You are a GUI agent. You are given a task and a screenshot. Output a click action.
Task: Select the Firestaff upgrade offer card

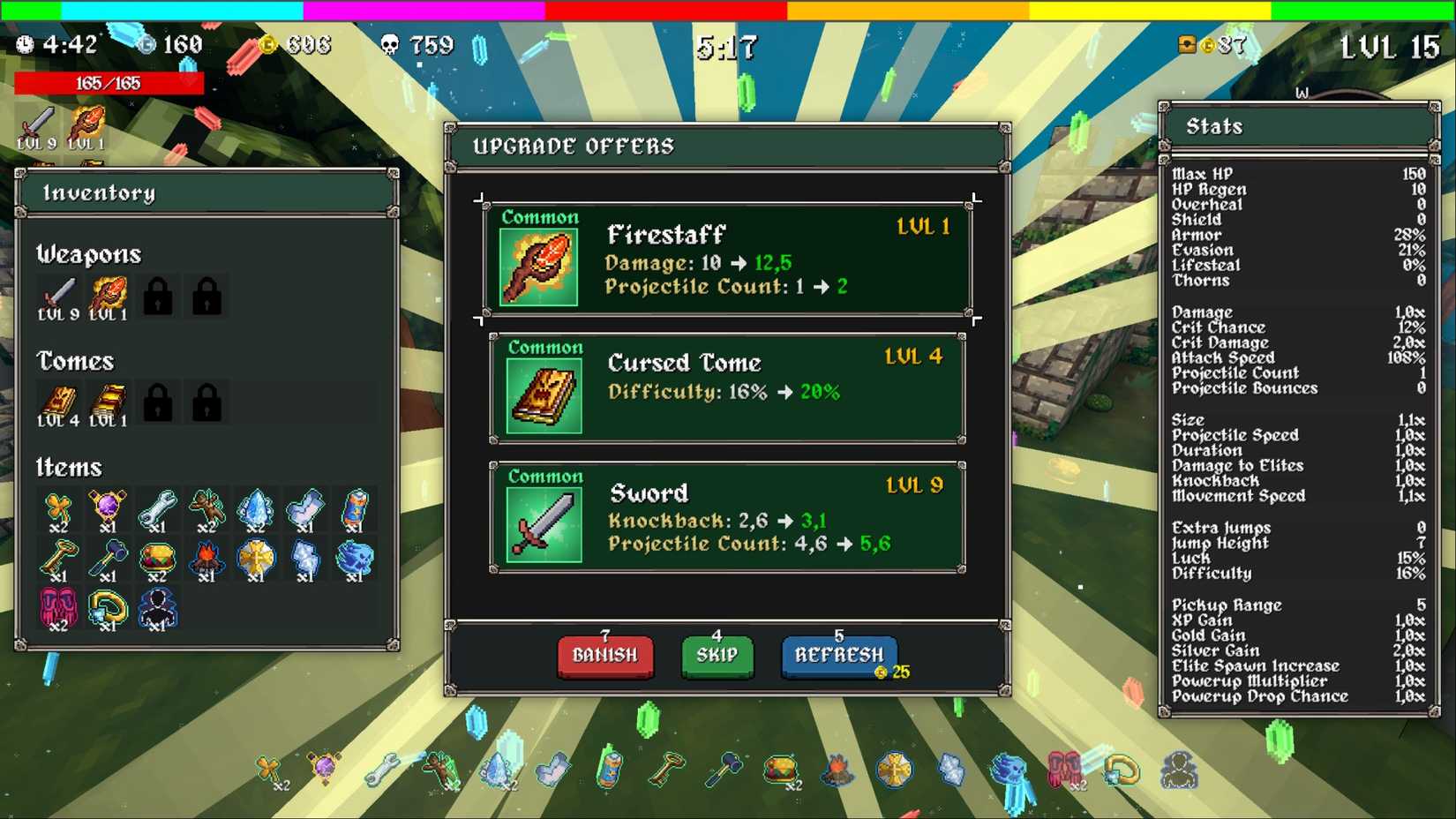click(x=726, y=258)
